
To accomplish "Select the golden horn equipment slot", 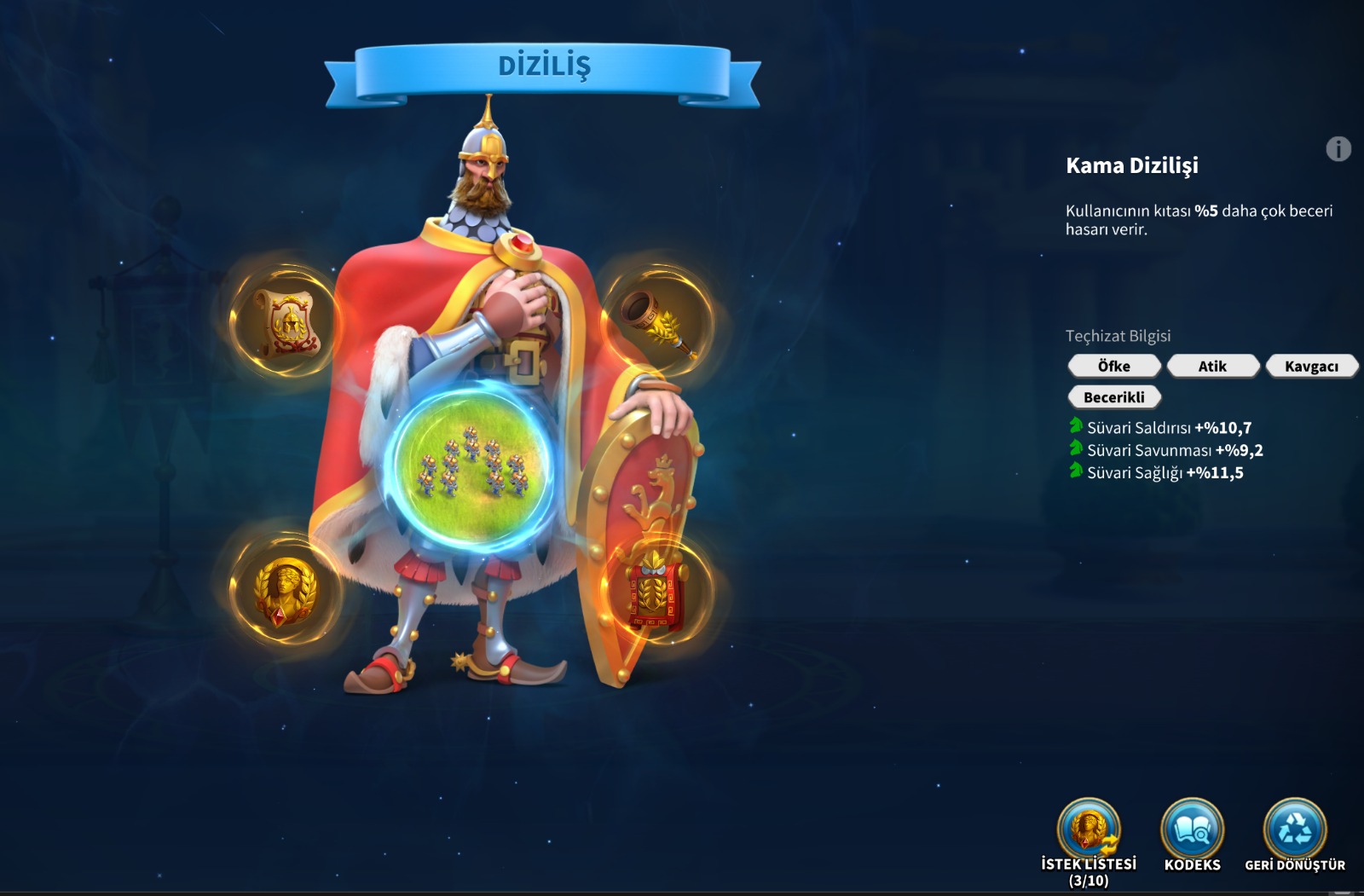I will (657, 322).
